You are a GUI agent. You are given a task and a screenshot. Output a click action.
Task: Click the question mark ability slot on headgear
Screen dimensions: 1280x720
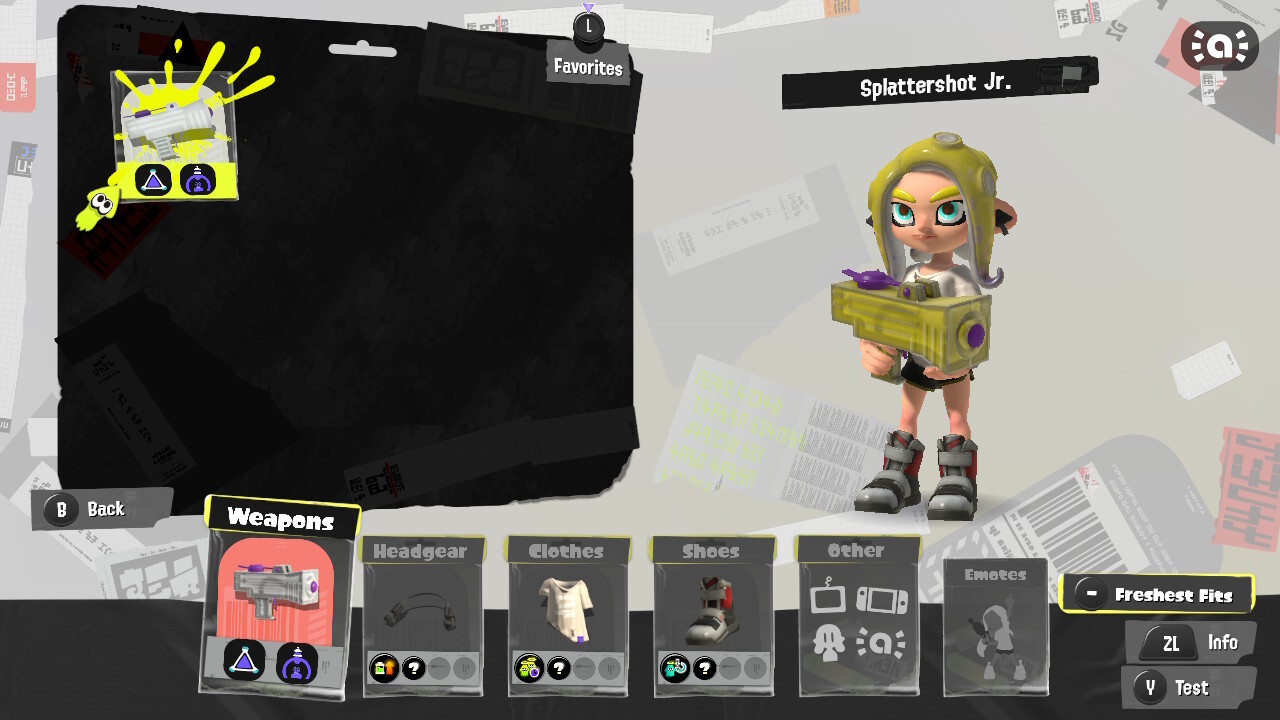pos(413,668)
